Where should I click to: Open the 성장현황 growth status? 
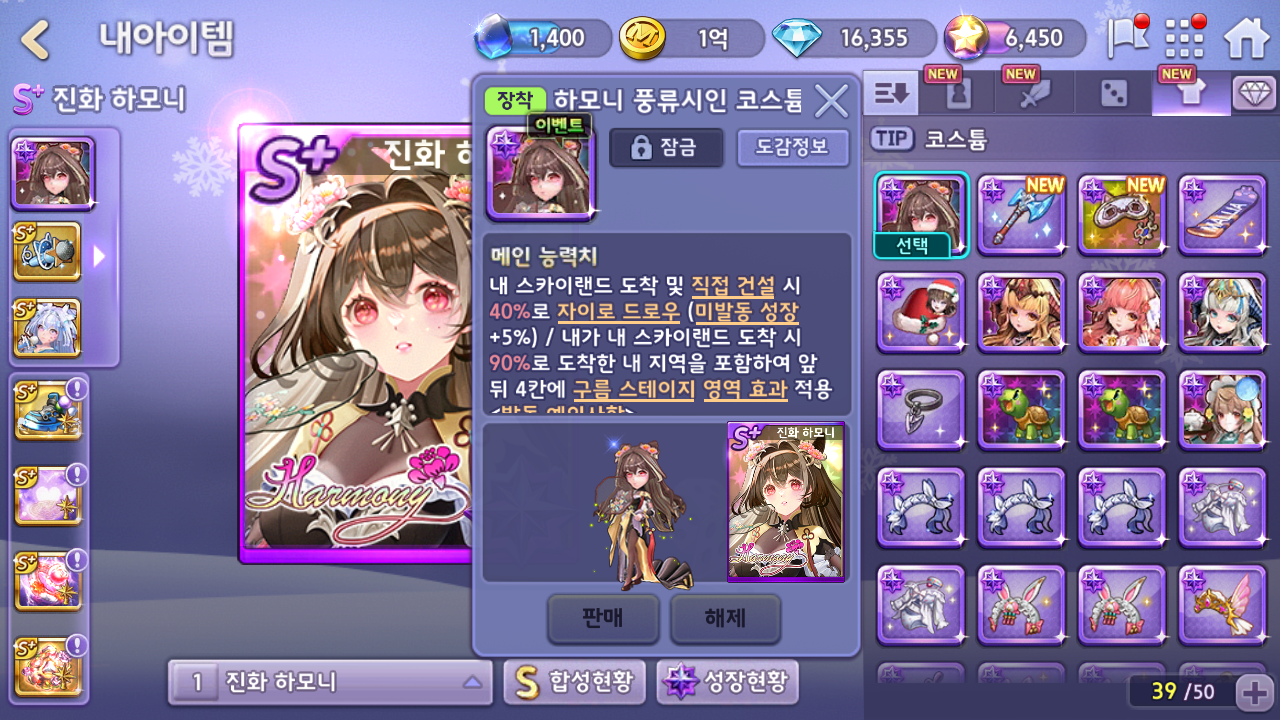pos(727,683)
